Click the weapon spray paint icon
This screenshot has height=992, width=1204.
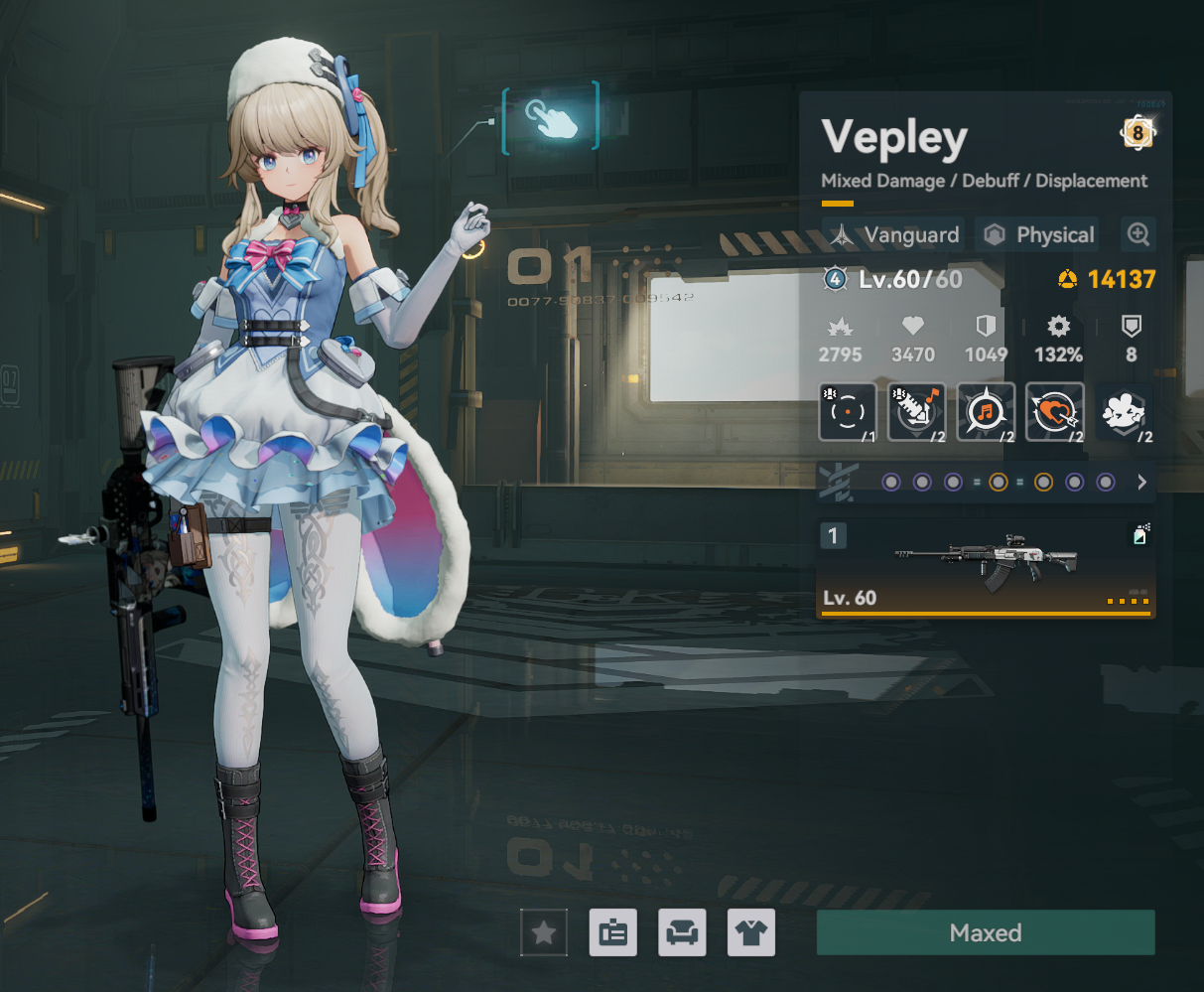pos(1140,534)
